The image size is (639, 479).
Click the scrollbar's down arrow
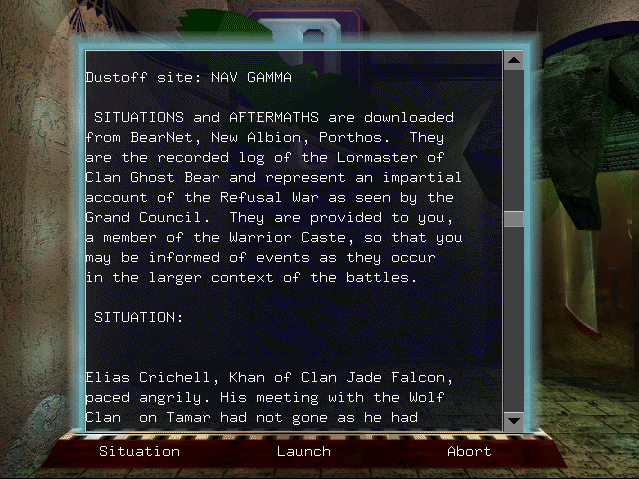coord(514,420)
